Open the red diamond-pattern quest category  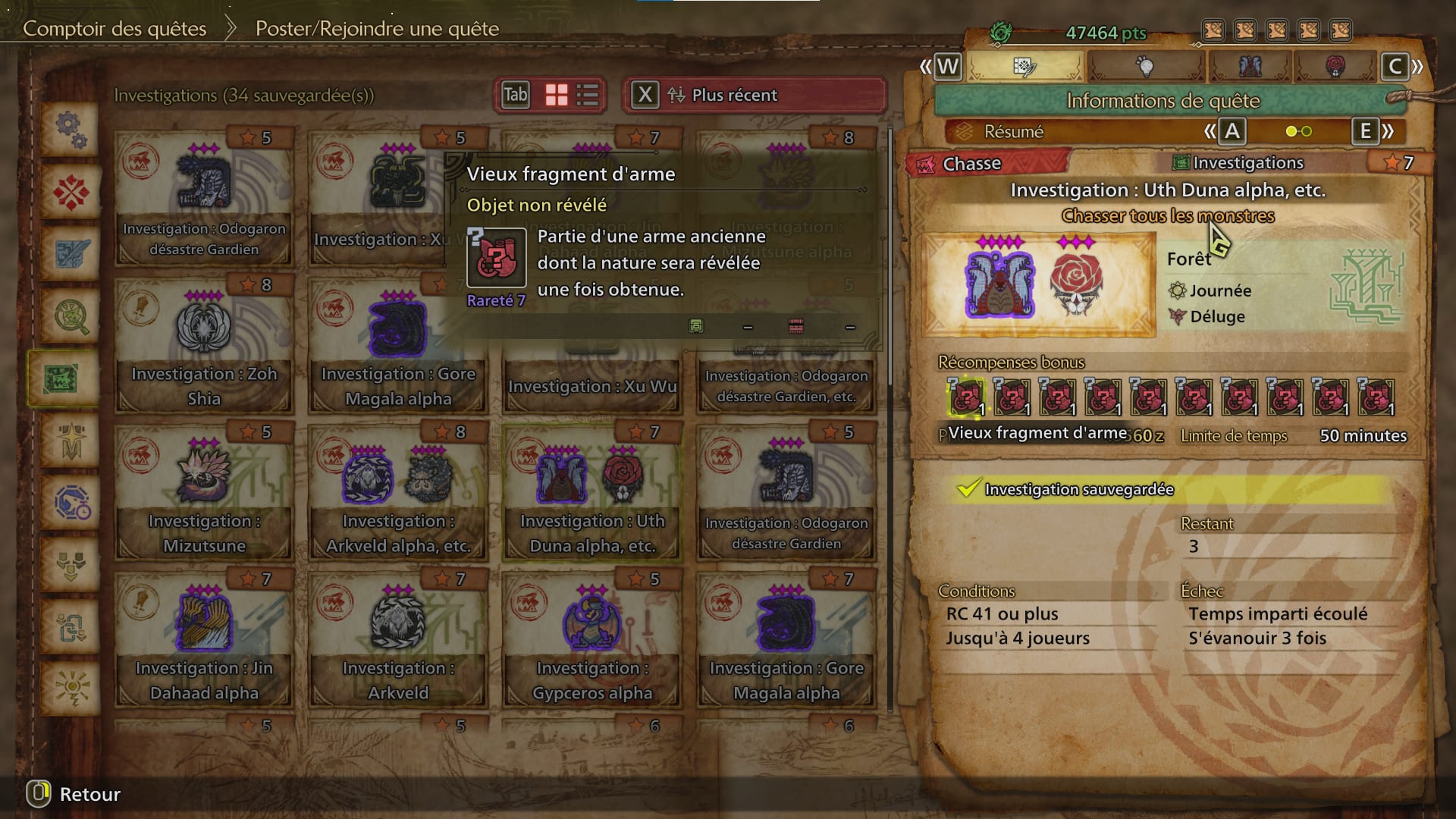71,193
